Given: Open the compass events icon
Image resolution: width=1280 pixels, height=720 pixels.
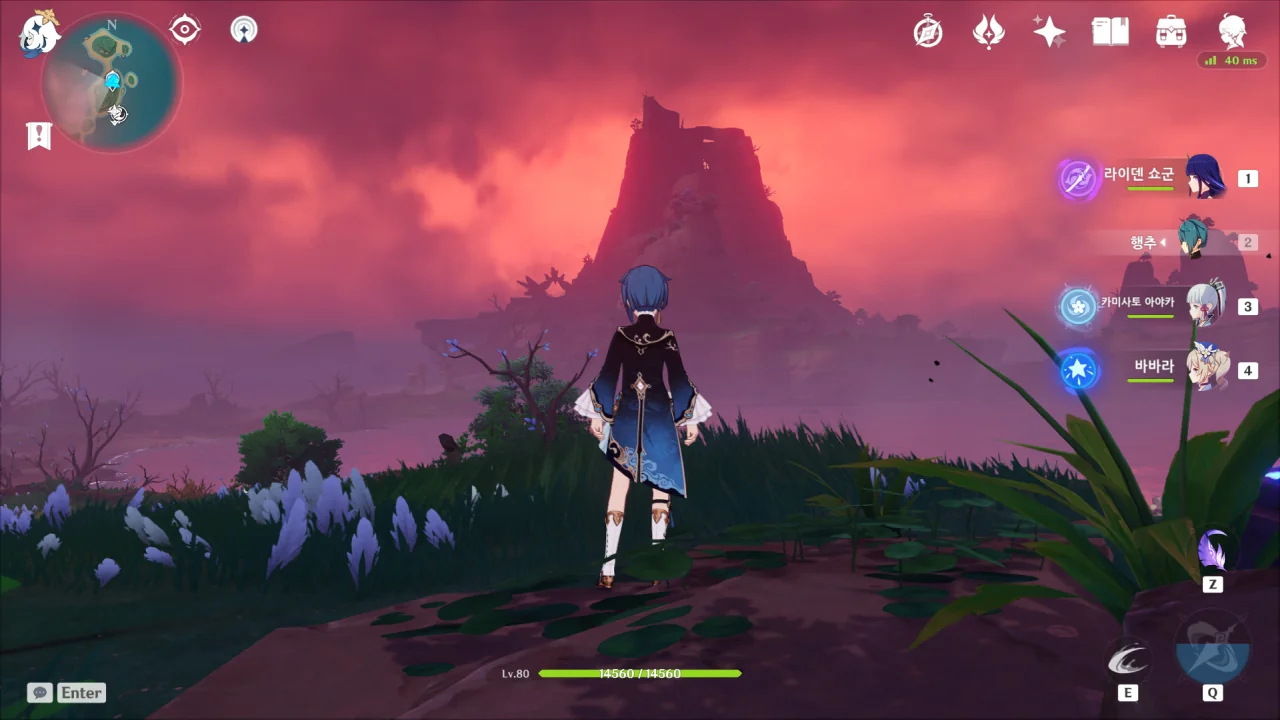Looking at the screenshot, I should coord(928,32).
